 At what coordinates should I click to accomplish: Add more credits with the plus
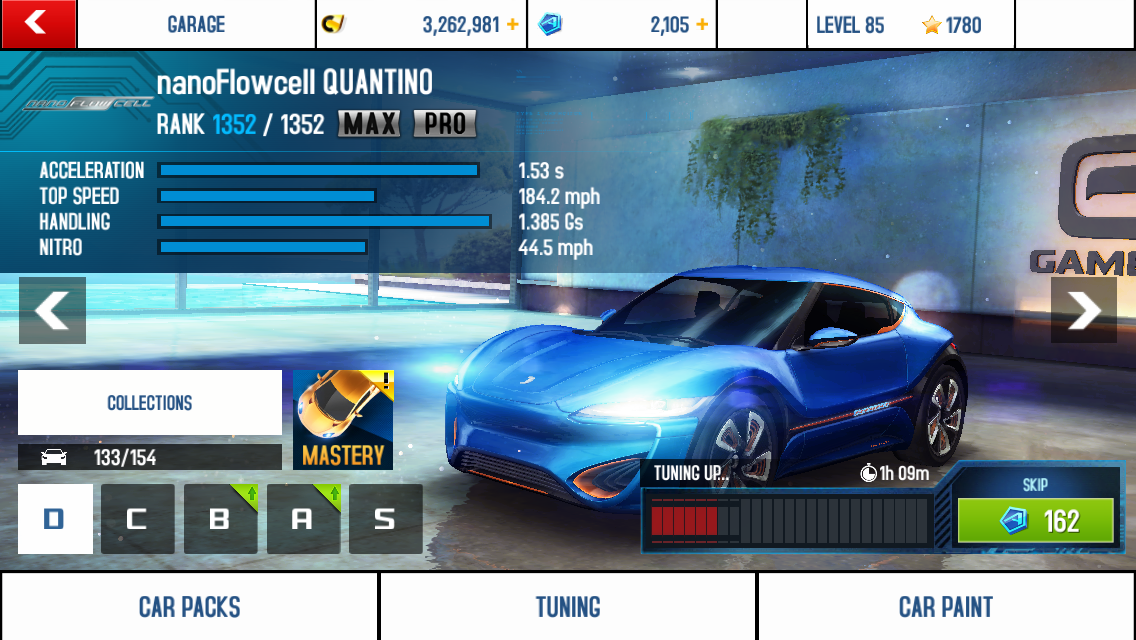[513, 25]
